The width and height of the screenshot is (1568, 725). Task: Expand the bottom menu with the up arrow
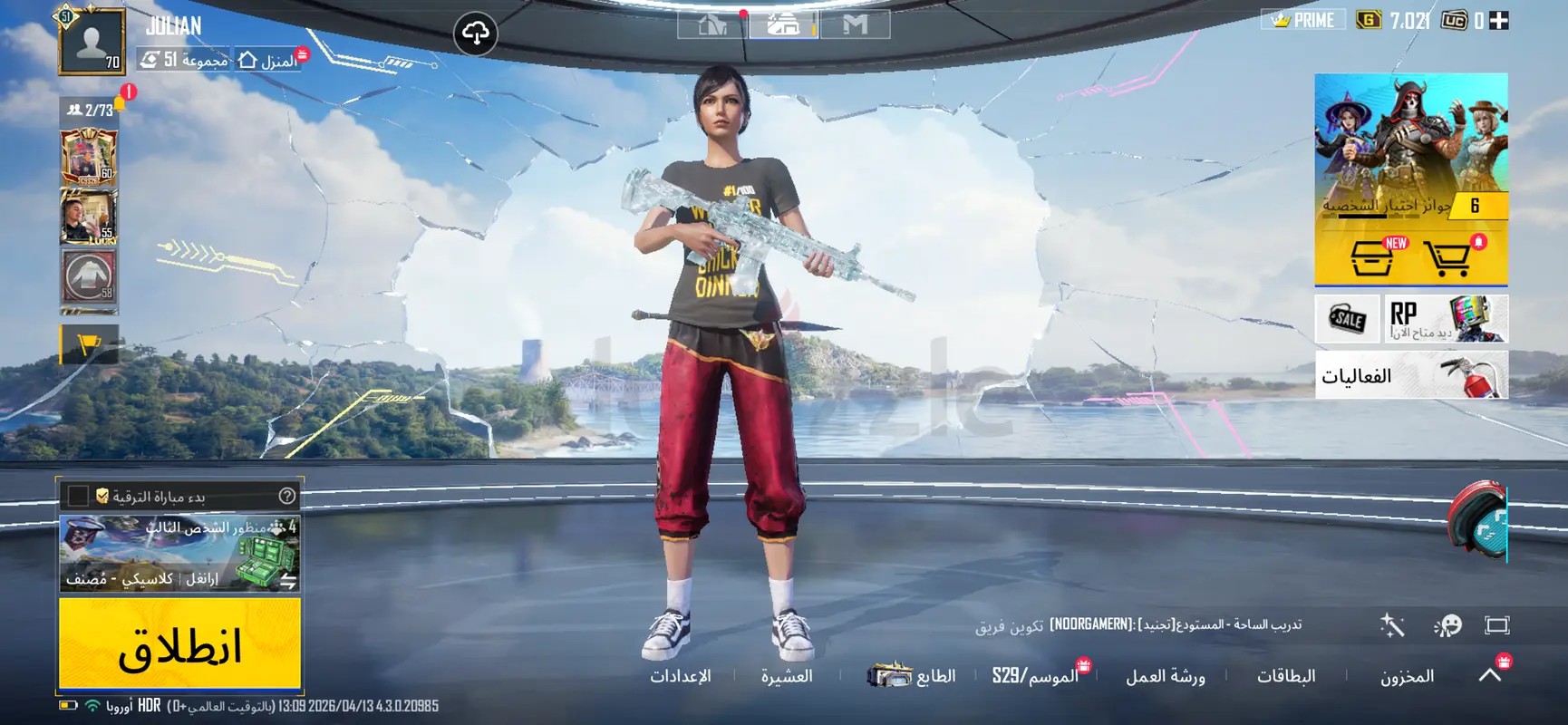click(x=1490, y=674)
